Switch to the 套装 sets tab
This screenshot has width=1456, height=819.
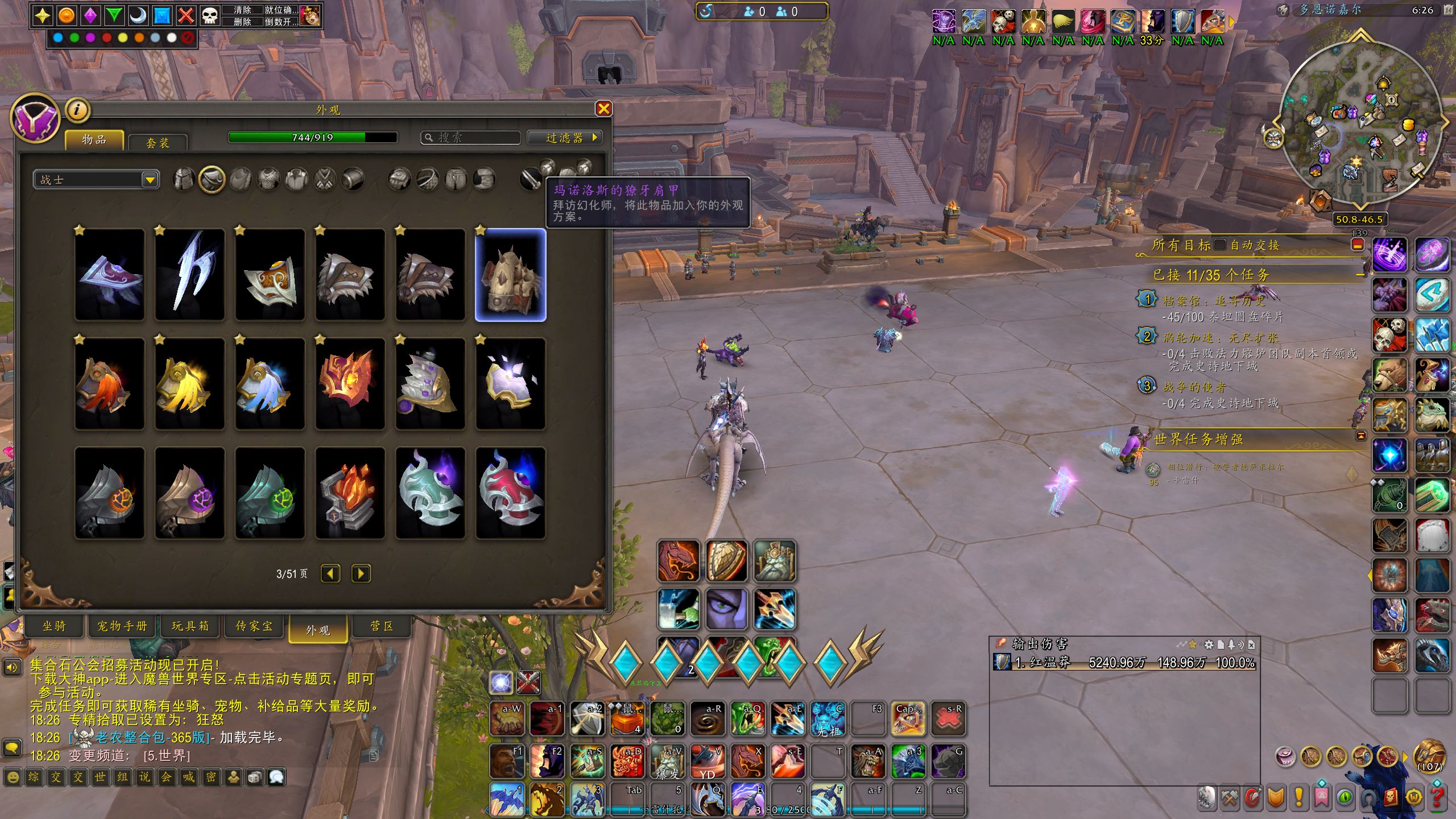(158, 142)
